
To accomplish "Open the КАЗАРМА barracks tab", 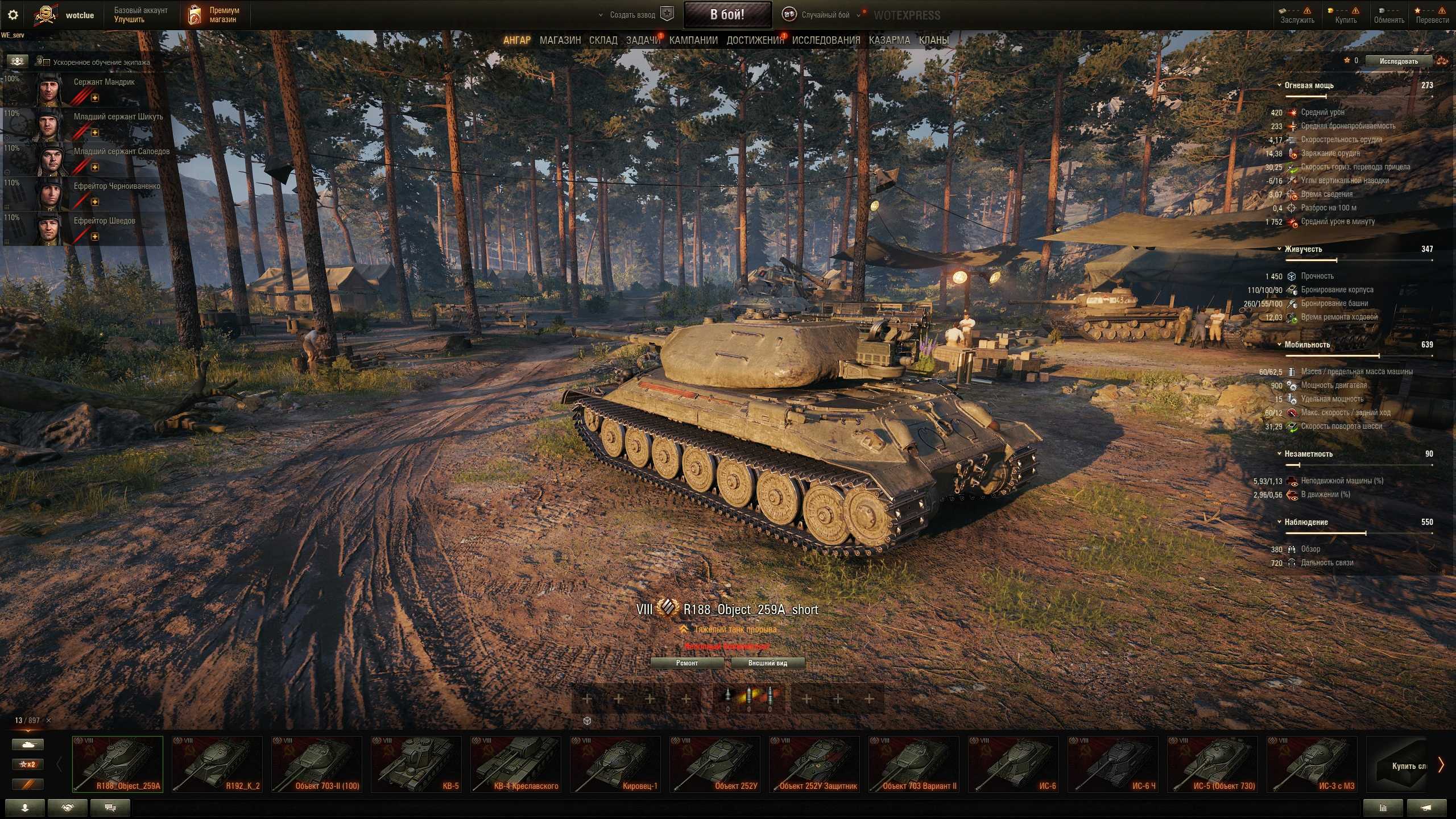I will [889, 40].
